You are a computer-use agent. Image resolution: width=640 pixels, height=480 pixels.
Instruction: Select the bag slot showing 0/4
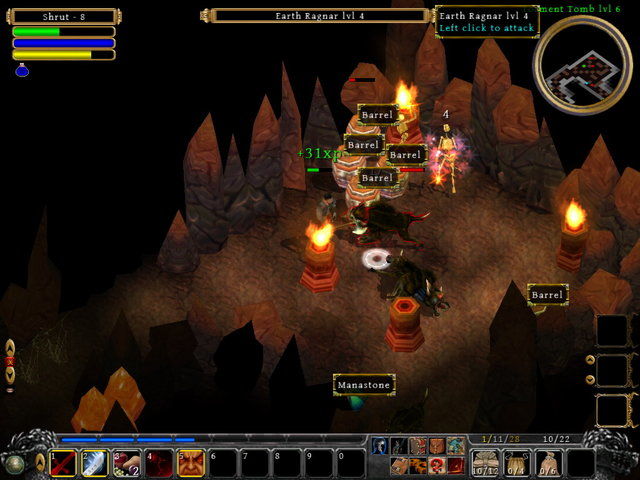[x=517, y=463]
